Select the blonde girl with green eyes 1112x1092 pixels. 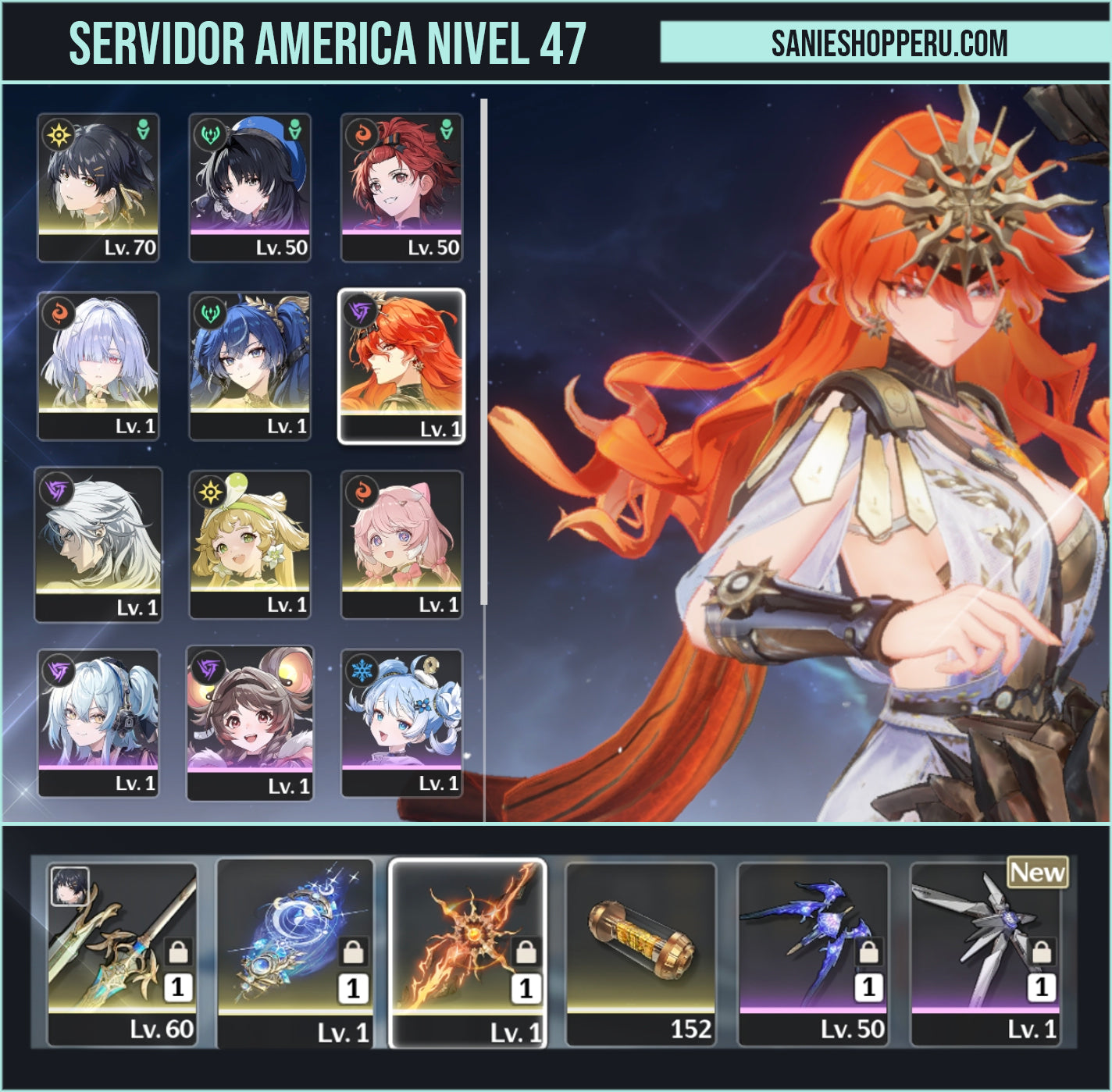(250, 544)
